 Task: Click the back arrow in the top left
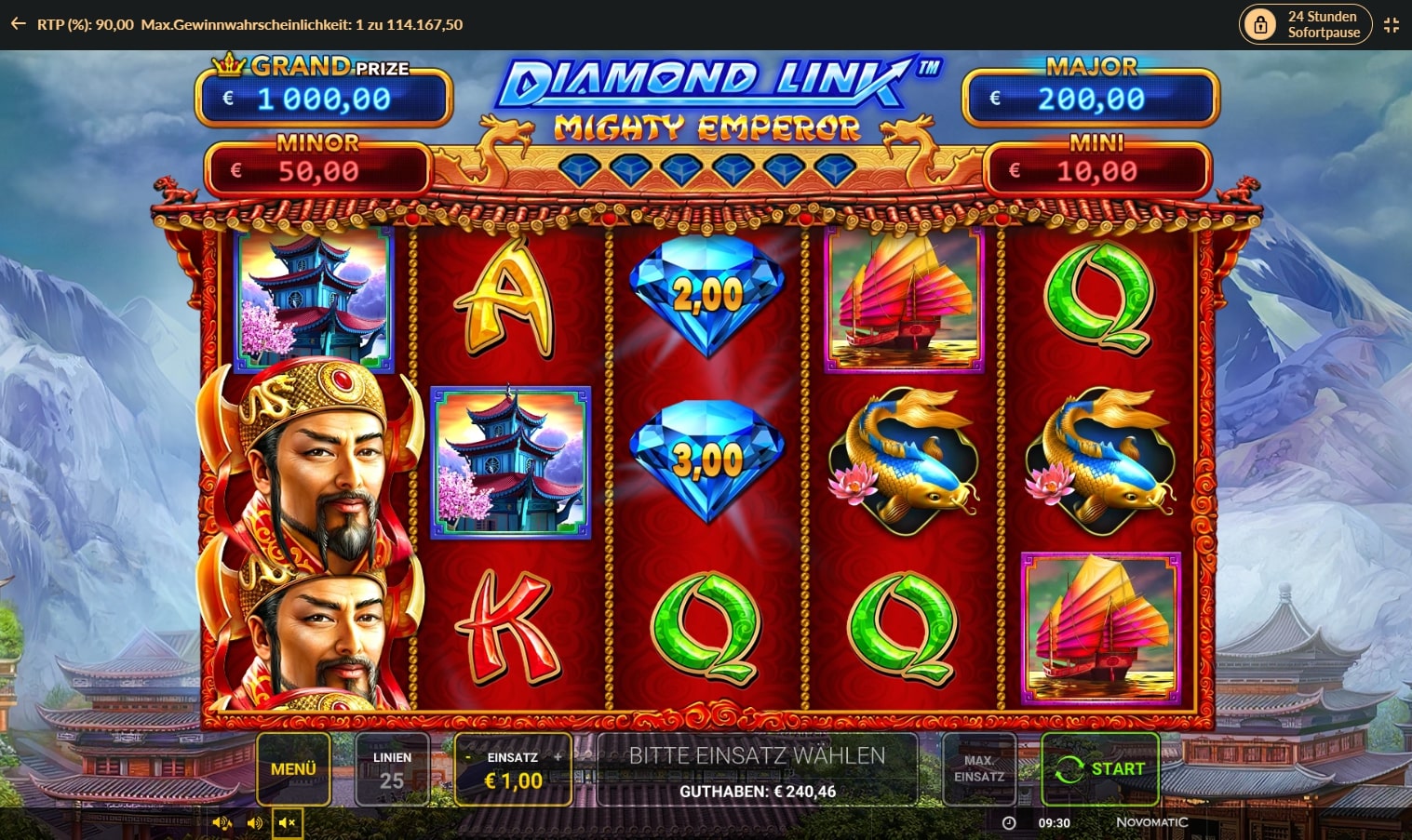17,24
